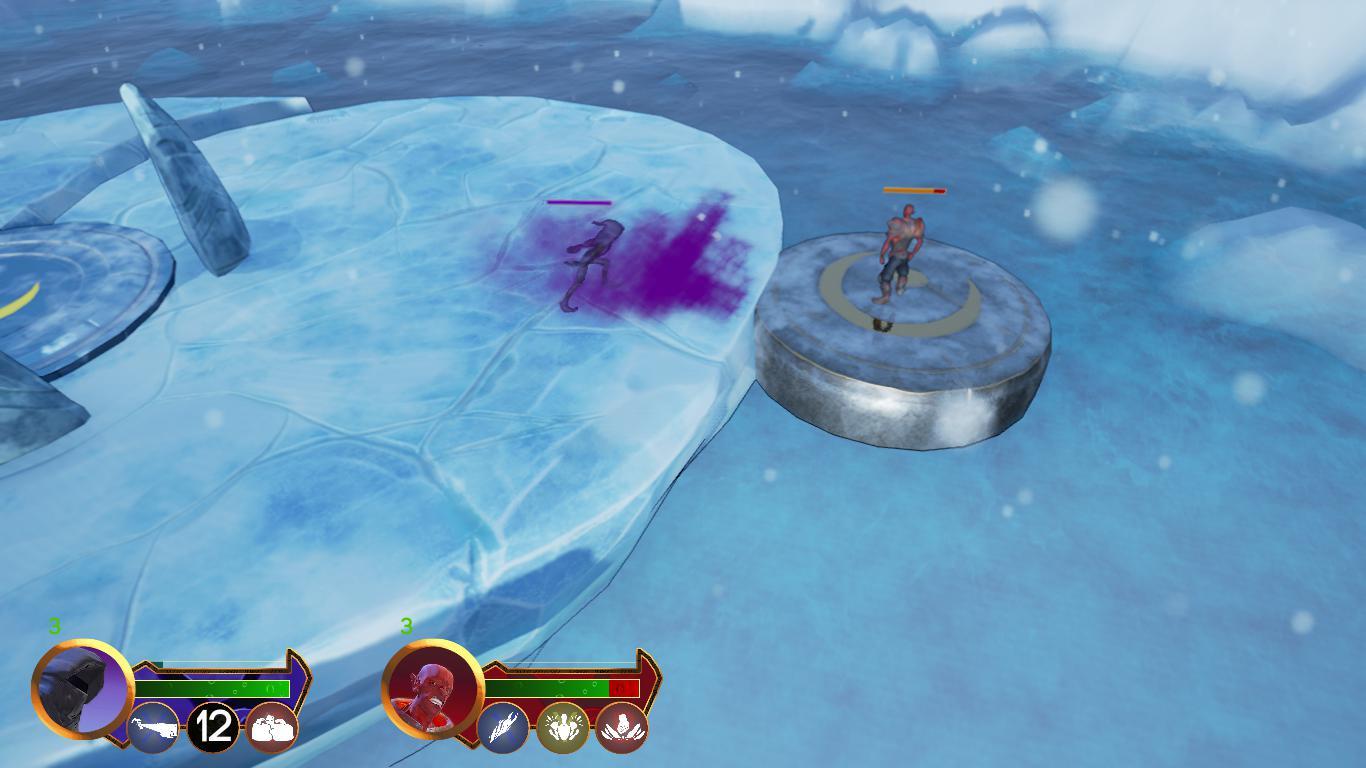Select the hooded purple character portrait
Screen dimensions: 1366x768
[83, 688]
